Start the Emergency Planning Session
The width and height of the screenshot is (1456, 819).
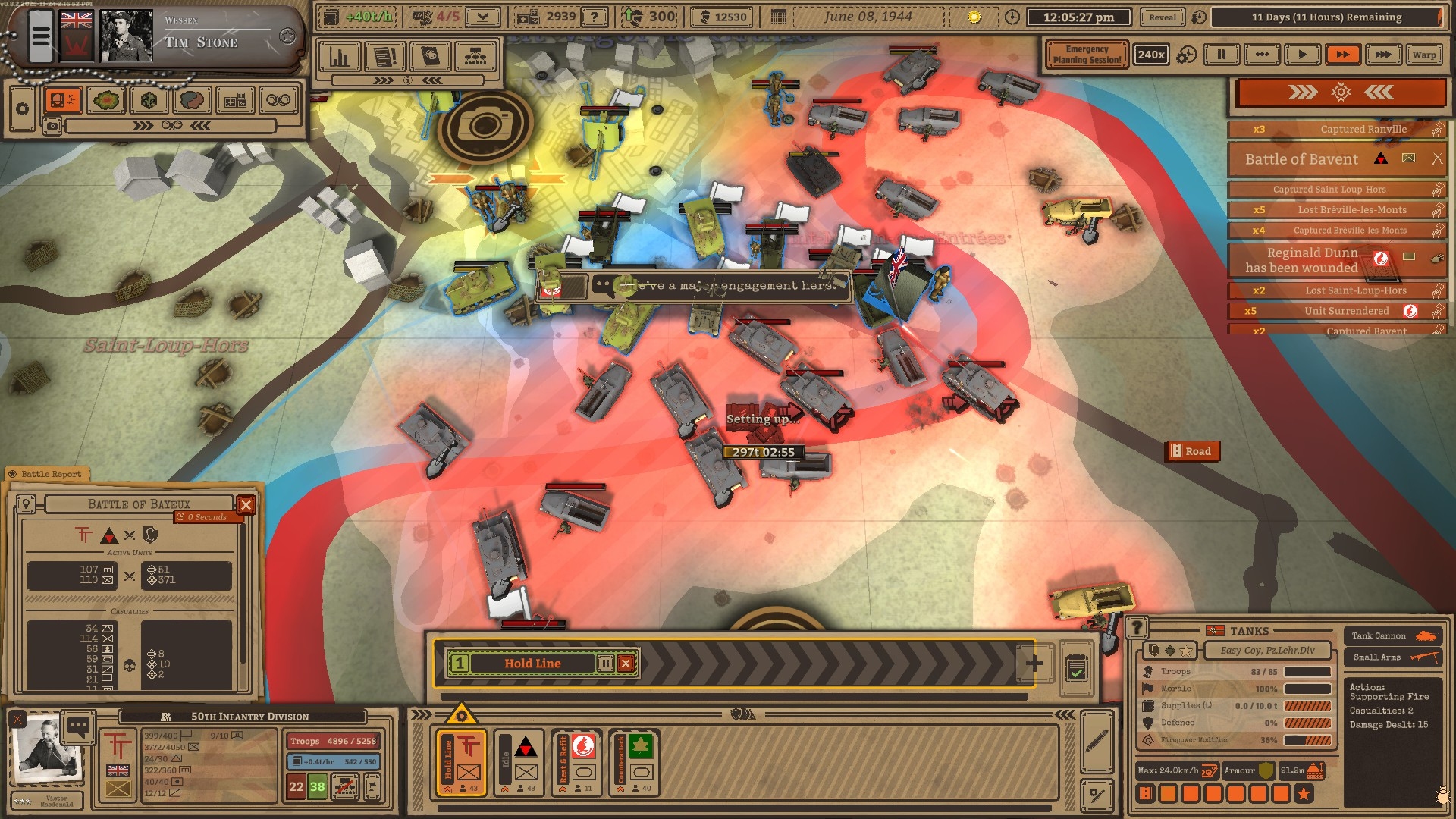1086,55
